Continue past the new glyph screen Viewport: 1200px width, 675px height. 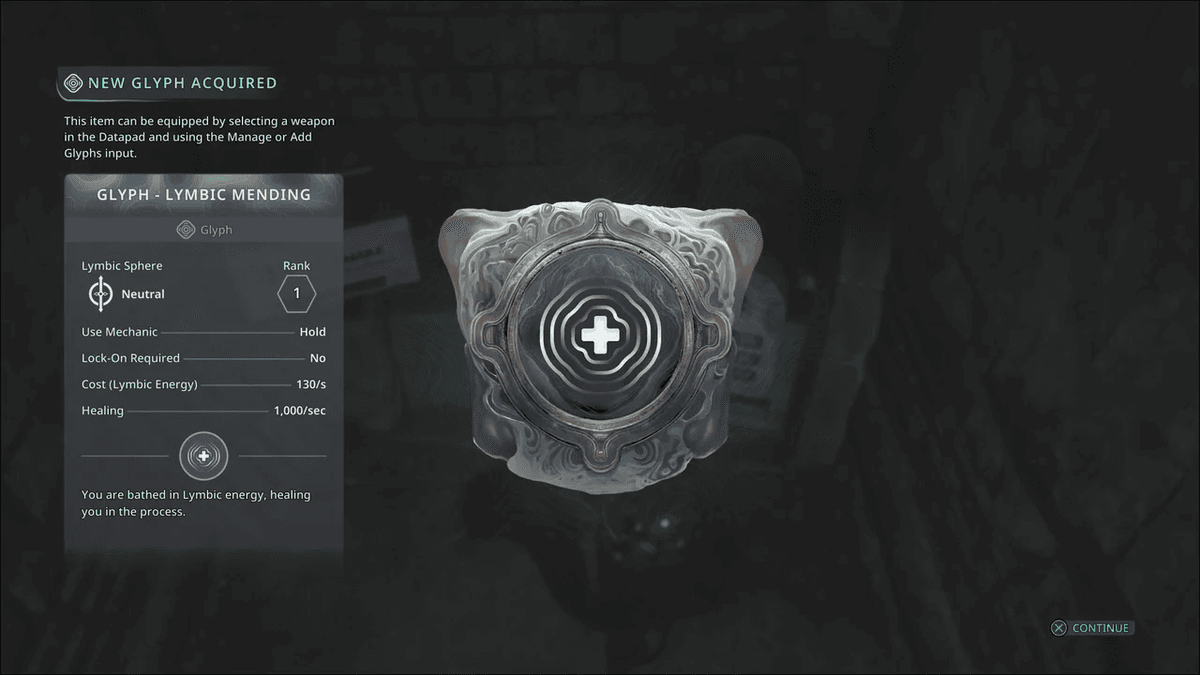point(1091,628)
